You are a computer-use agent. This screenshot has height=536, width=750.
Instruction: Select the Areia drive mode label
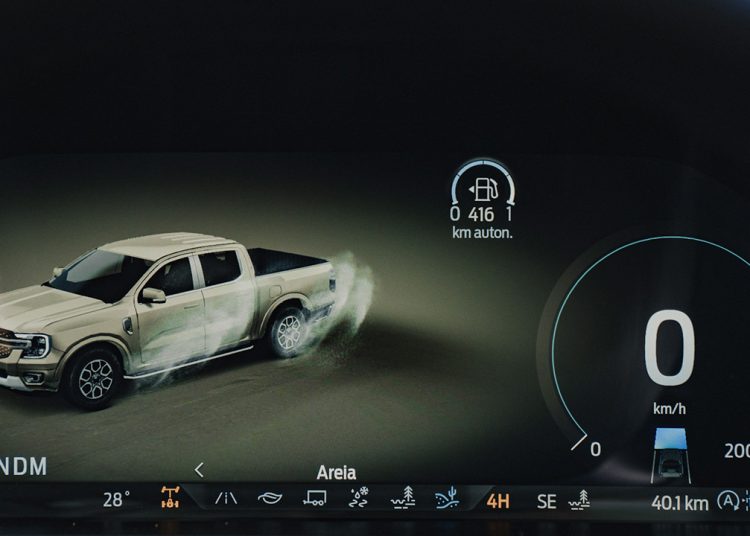coord(336,472)
